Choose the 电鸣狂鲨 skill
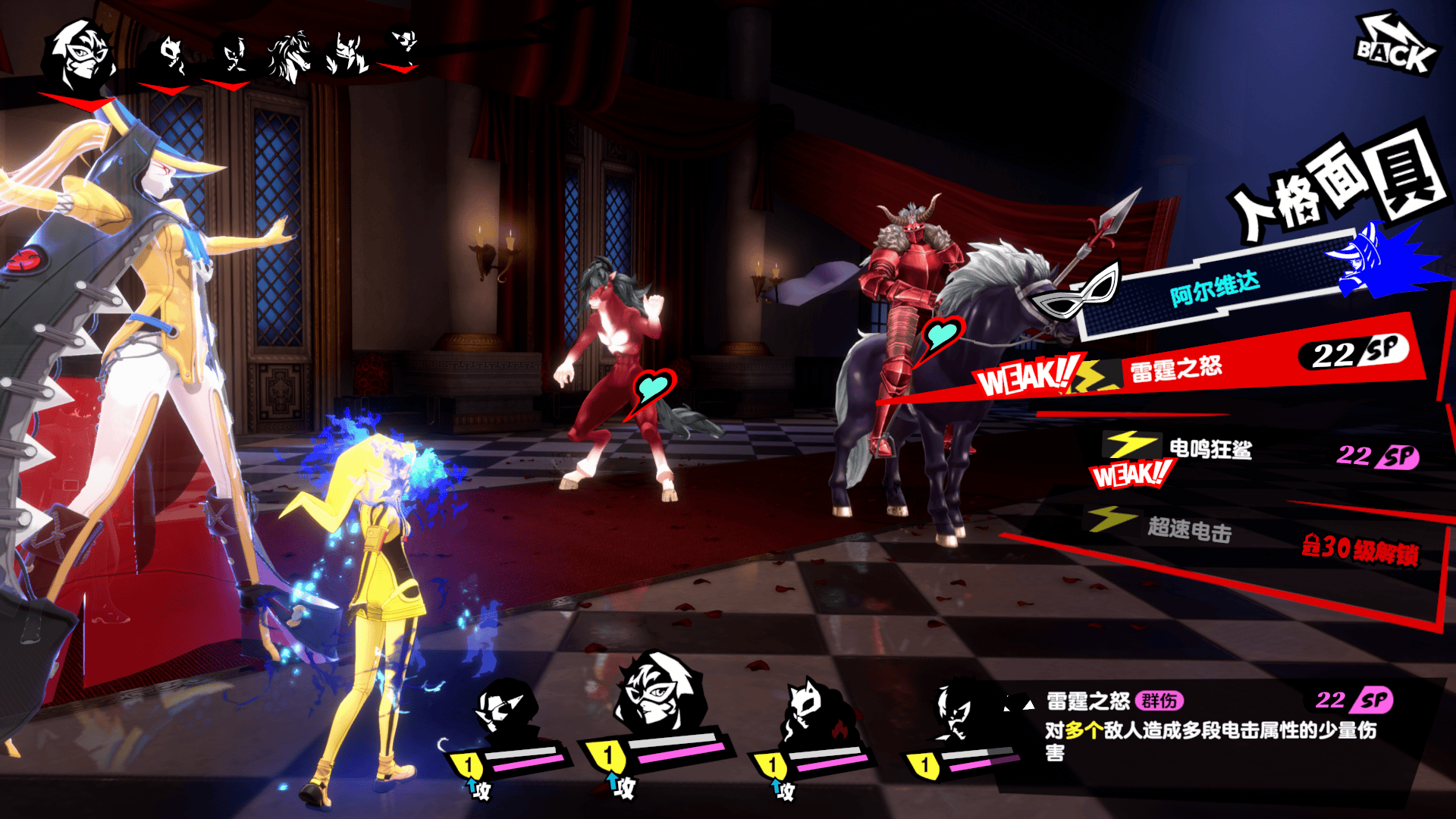The height and width of the screenshot is (819, 1456). click(x=1210, y=450)
